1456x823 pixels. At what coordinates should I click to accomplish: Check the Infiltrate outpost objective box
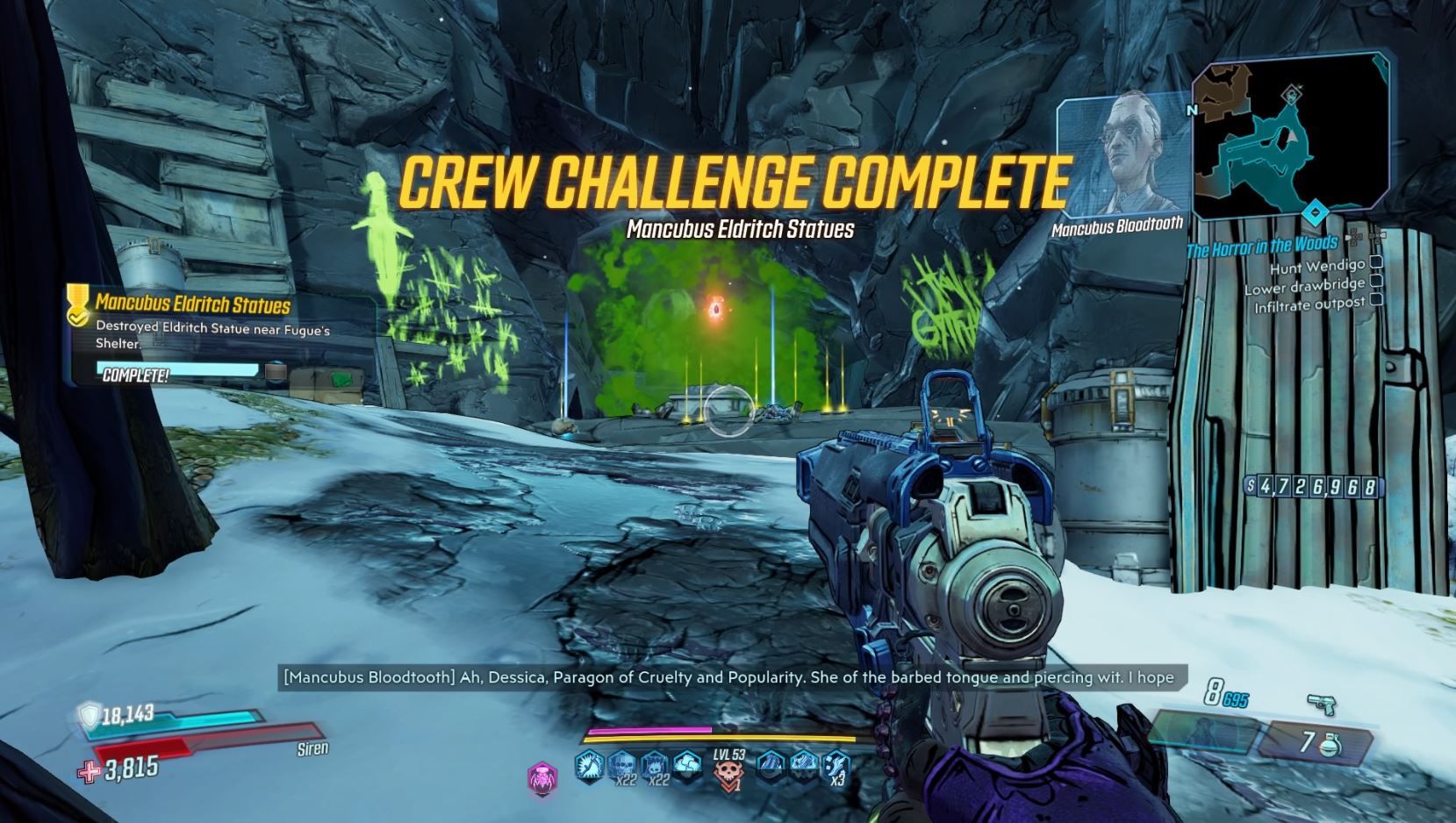tap(1374, 300)
